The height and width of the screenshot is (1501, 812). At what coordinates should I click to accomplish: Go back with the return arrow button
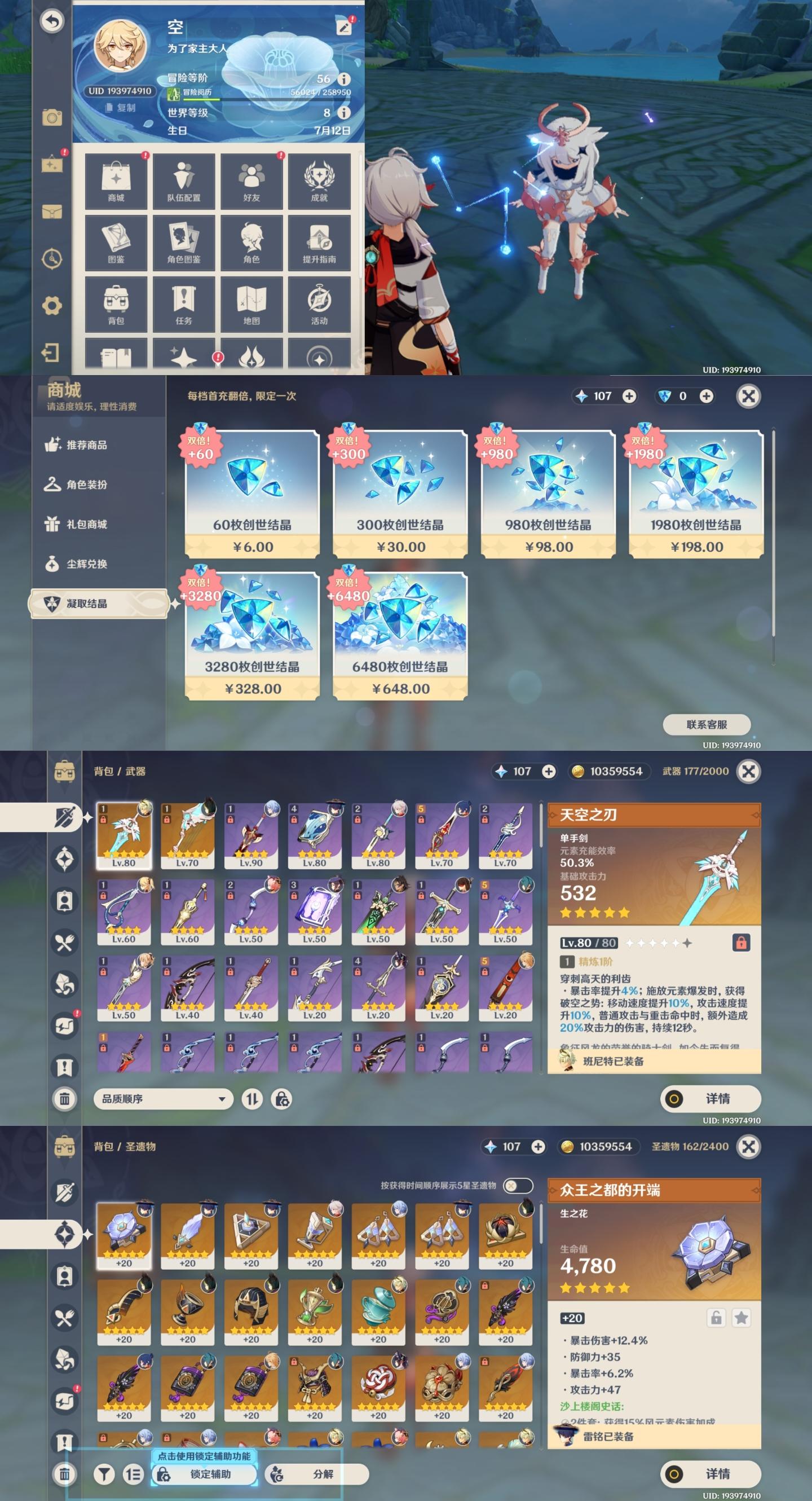pyautogui.click(x=52, y=21)
